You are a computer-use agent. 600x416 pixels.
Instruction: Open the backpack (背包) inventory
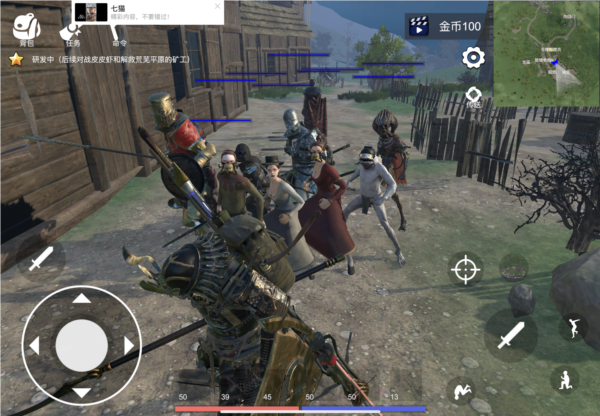pos(26,29)
